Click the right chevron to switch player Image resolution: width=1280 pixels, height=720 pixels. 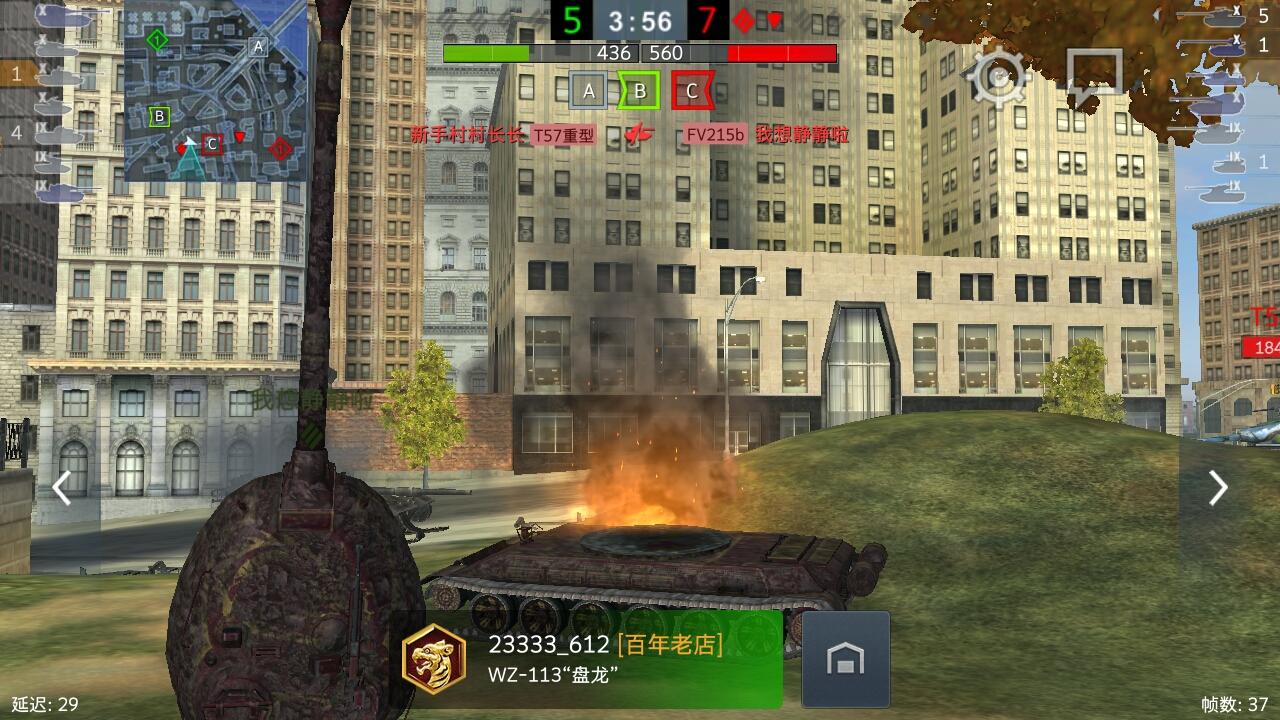1218,488
